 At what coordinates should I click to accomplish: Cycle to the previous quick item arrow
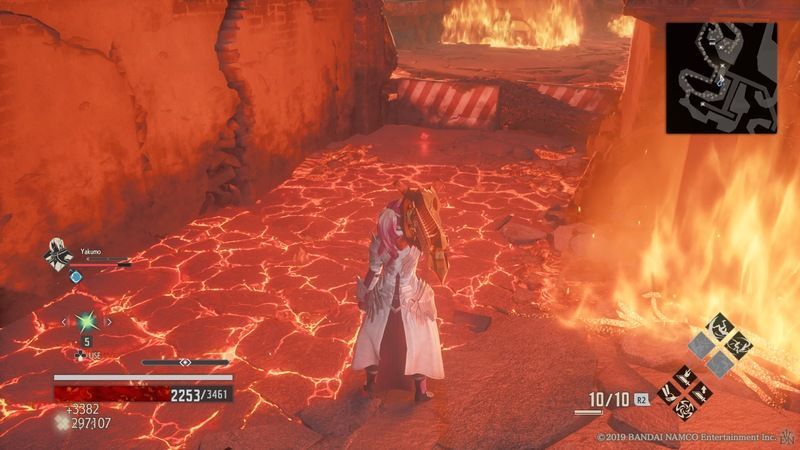click(x=64, y=322)
